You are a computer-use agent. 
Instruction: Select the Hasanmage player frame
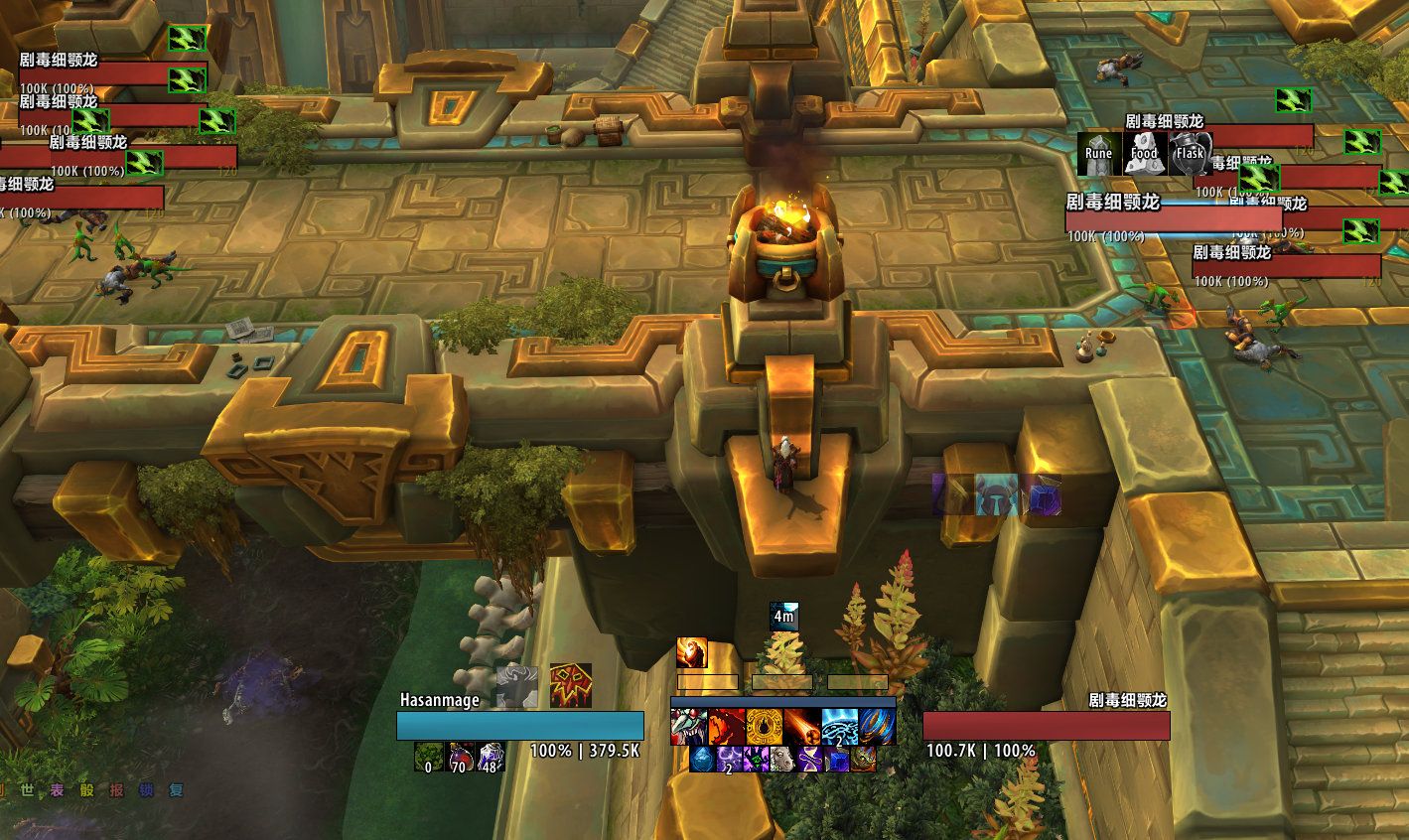pyautogui.click(x=519, y=726)
